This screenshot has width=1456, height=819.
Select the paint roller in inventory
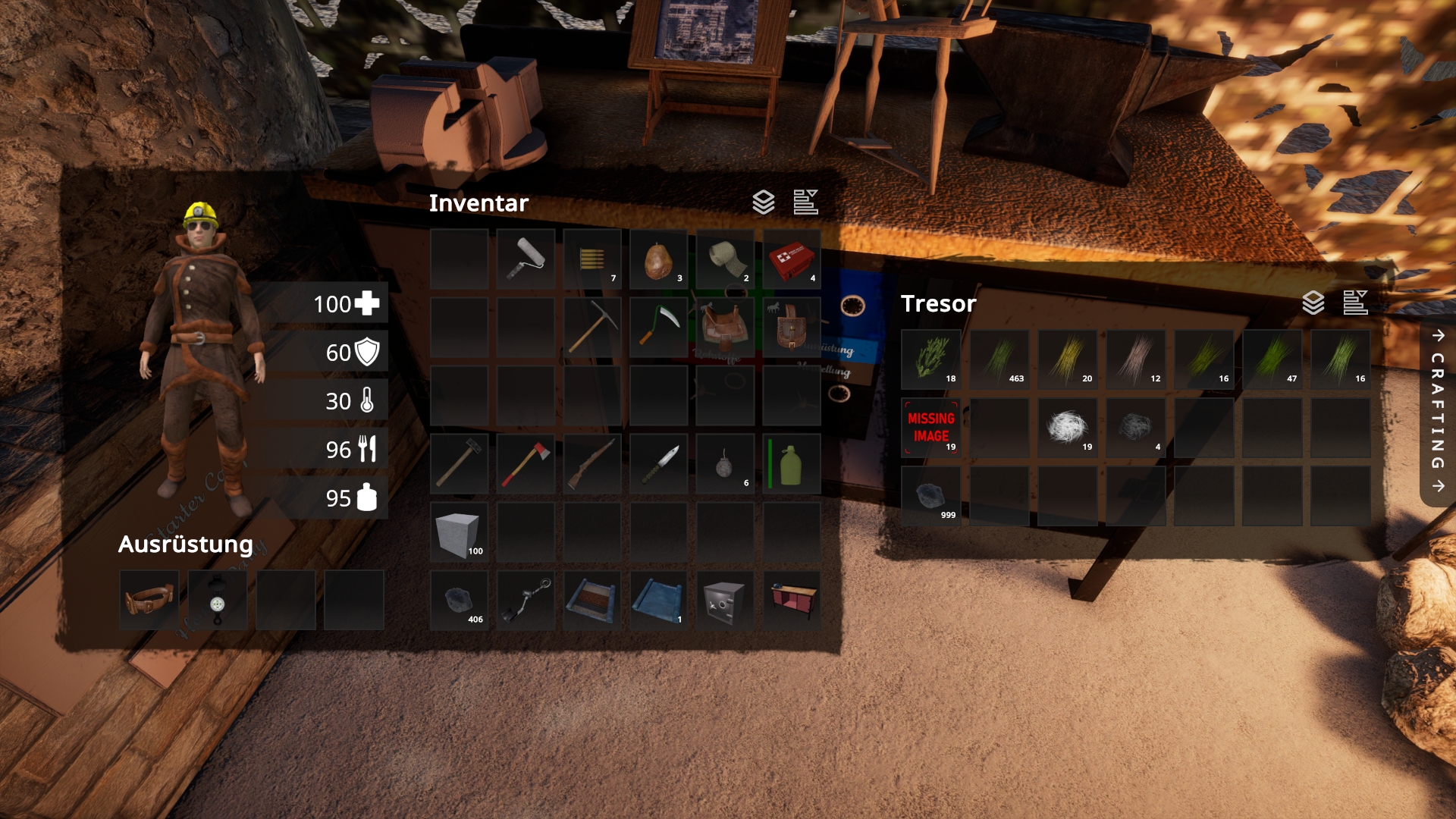526,259
